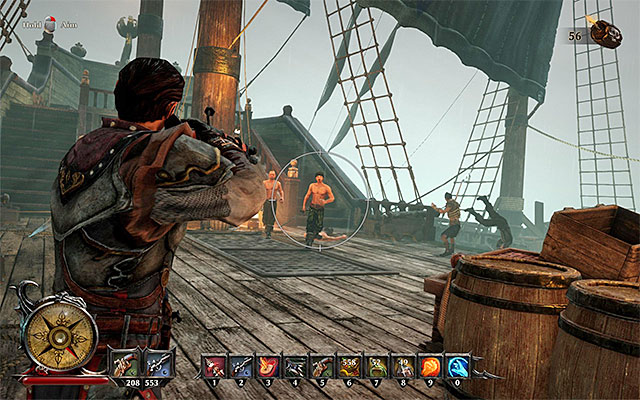
Task: Cast the orange fire spell in slot 9
Action: point(430,367)
